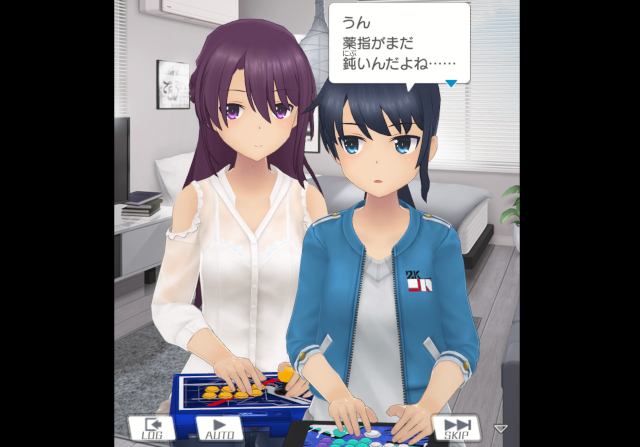
Task: Click the small gray triangle beside SKIP
Action: tap(501, 429)
